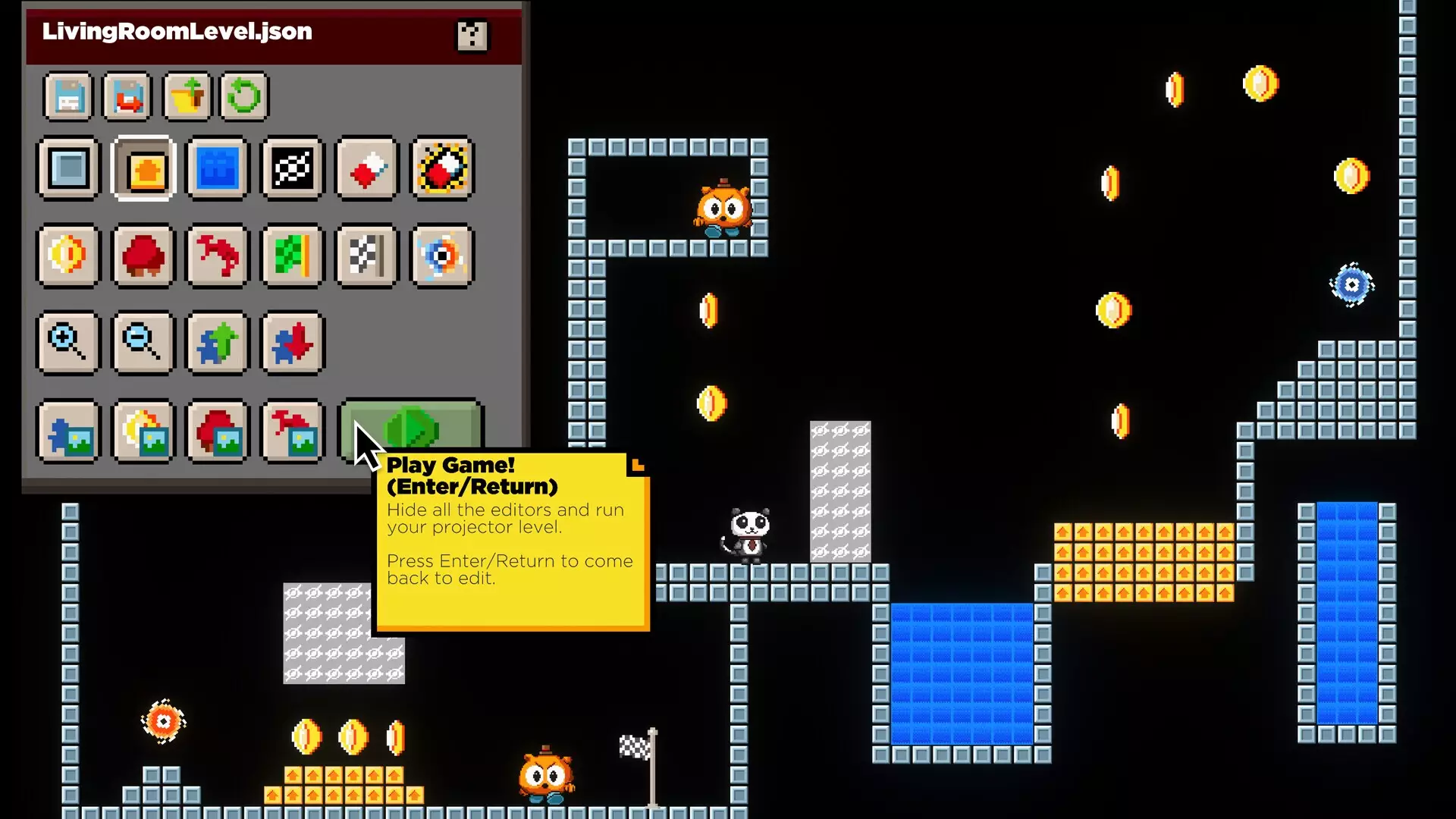Select the shrimp enemy tool
This screenshot has height=819, width=1456.
coord(216,256)
